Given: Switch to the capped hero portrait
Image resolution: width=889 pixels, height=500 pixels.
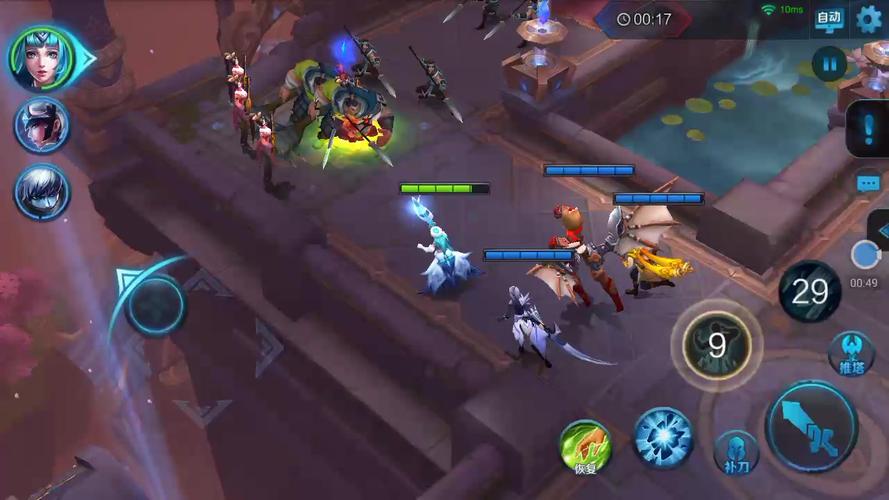Looking at the screenshot, I should pyautogui.click(x=42, y=125).
